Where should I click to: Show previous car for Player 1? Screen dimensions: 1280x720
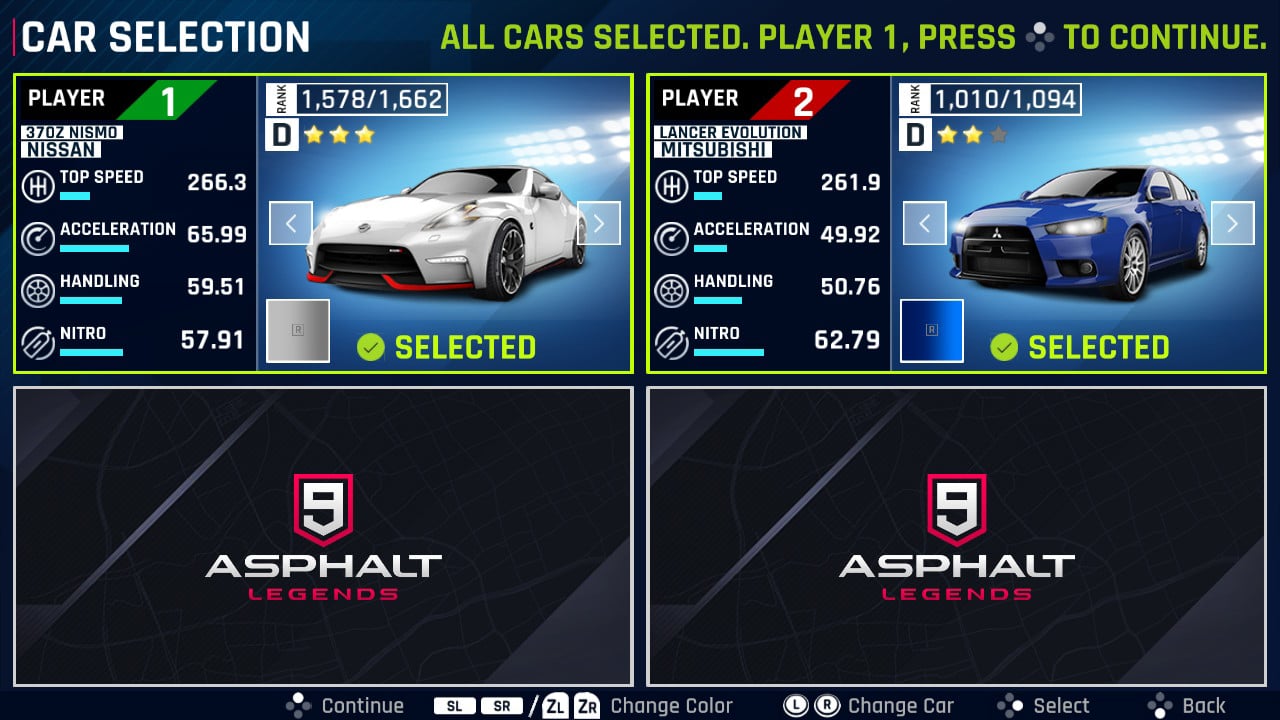tap(291, 223)
